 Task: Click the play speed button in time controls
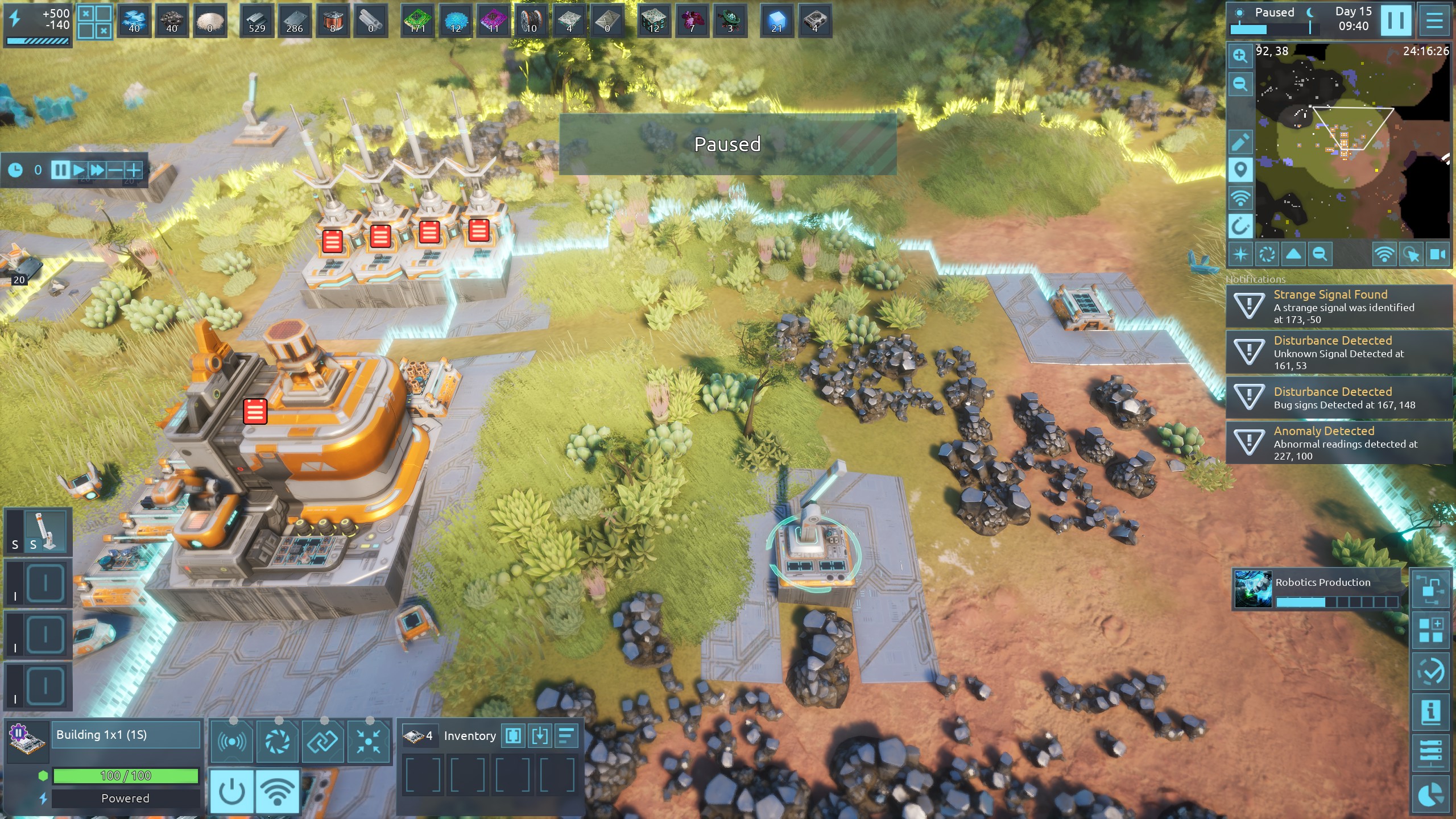click(78, 169)
